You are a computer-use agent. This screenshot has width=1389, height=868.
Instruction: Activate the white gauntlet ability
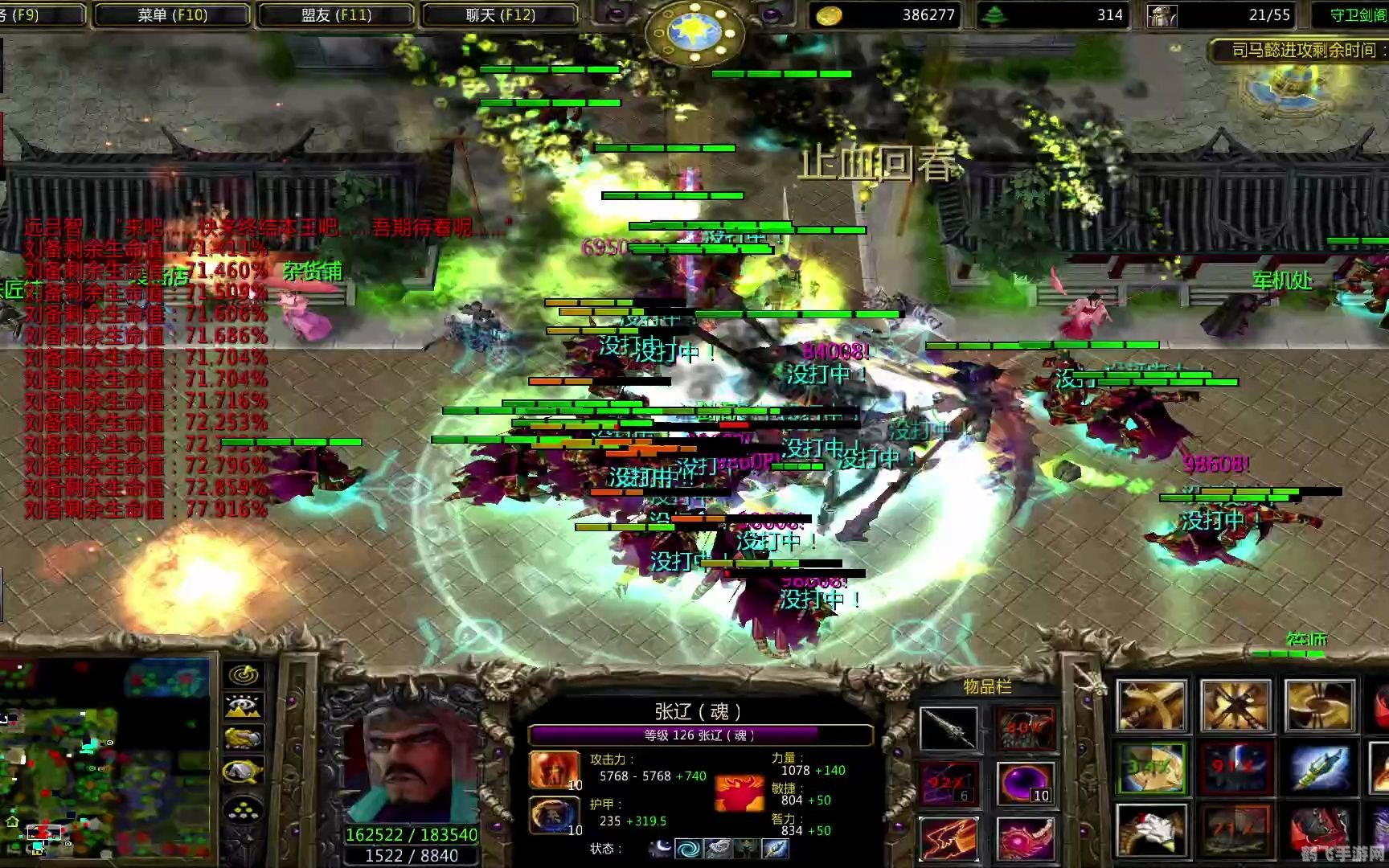[1151, 829]
